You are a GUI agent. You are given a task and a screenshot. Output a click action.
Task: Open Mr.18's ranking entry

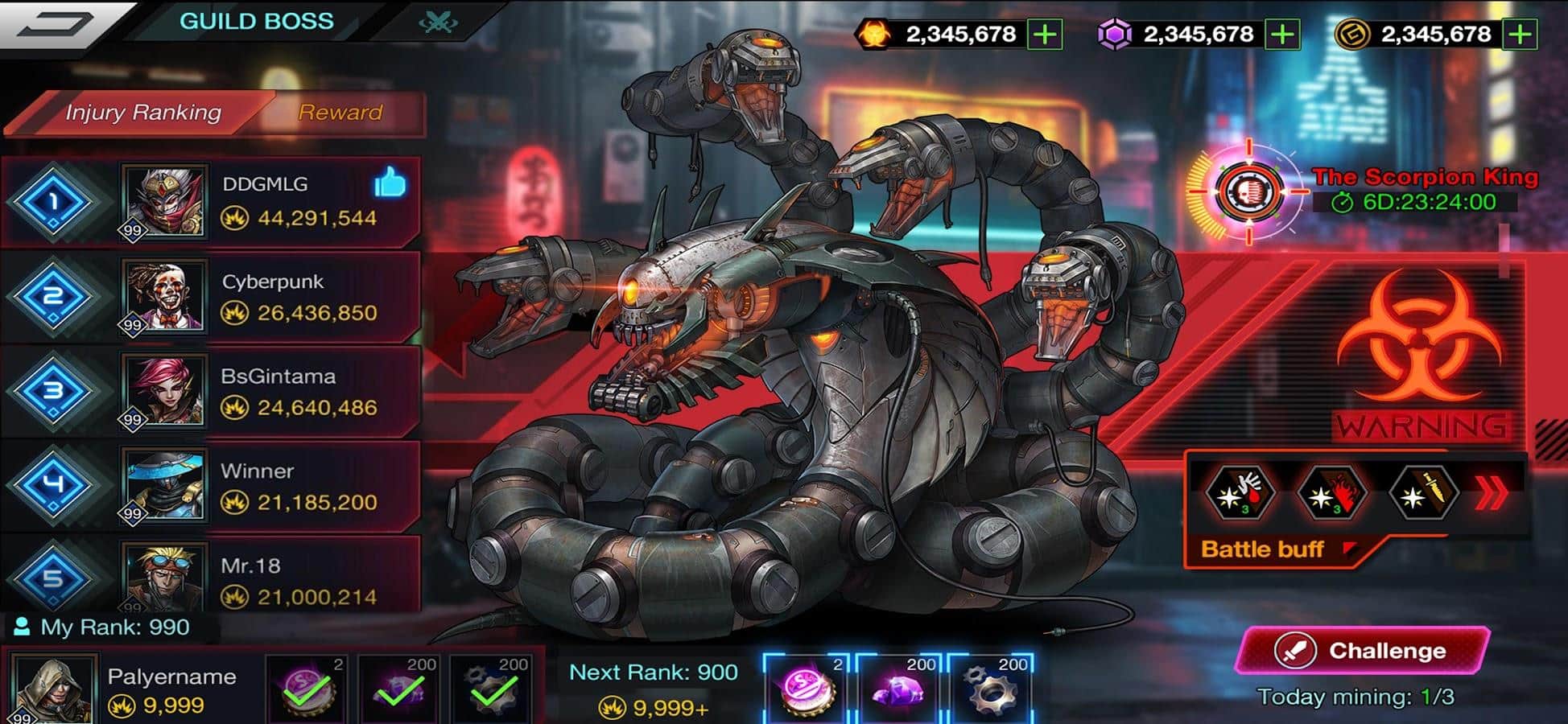pos(274,579)
